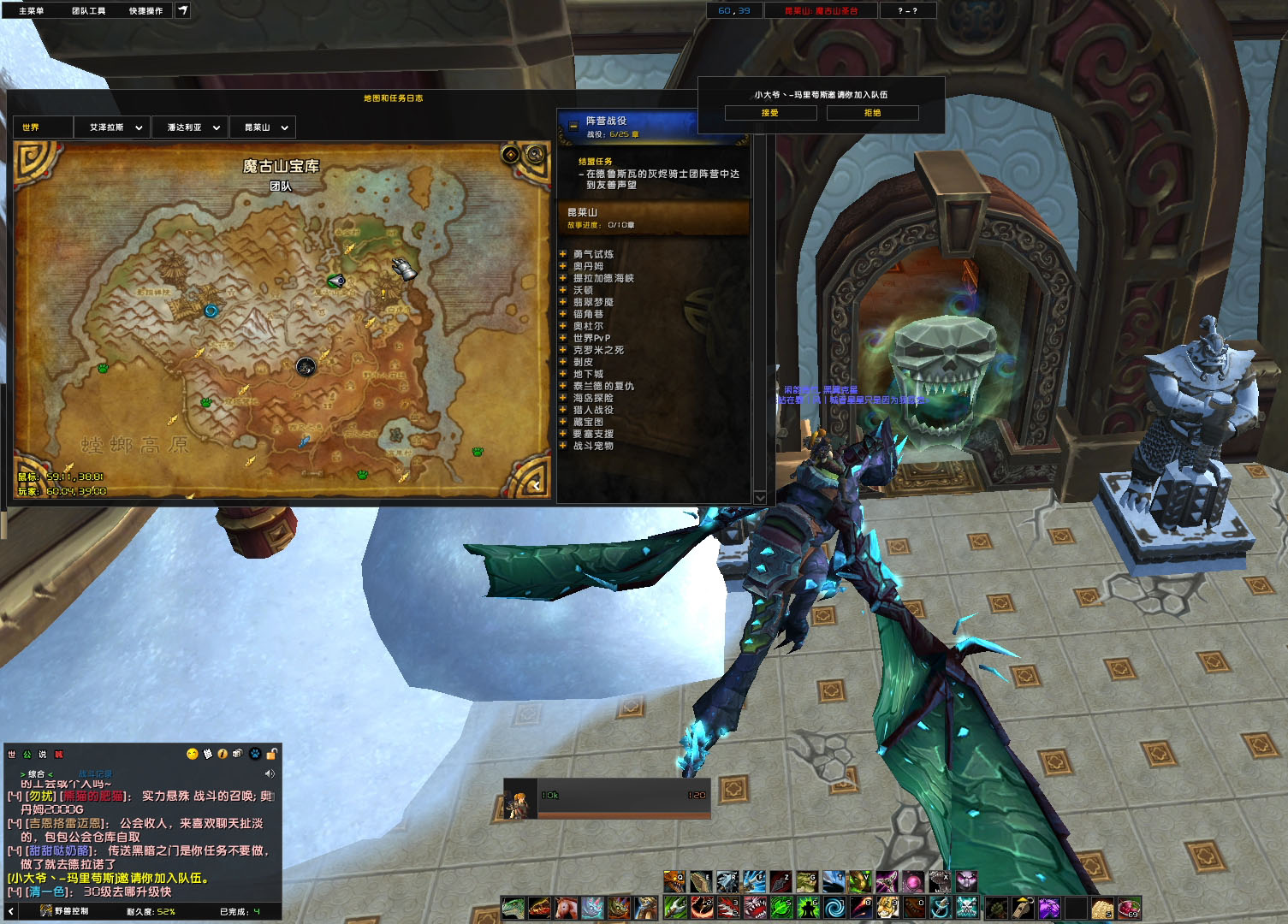Expand the 勇气试炼 quest category
1288x924 pixels.
563,254
